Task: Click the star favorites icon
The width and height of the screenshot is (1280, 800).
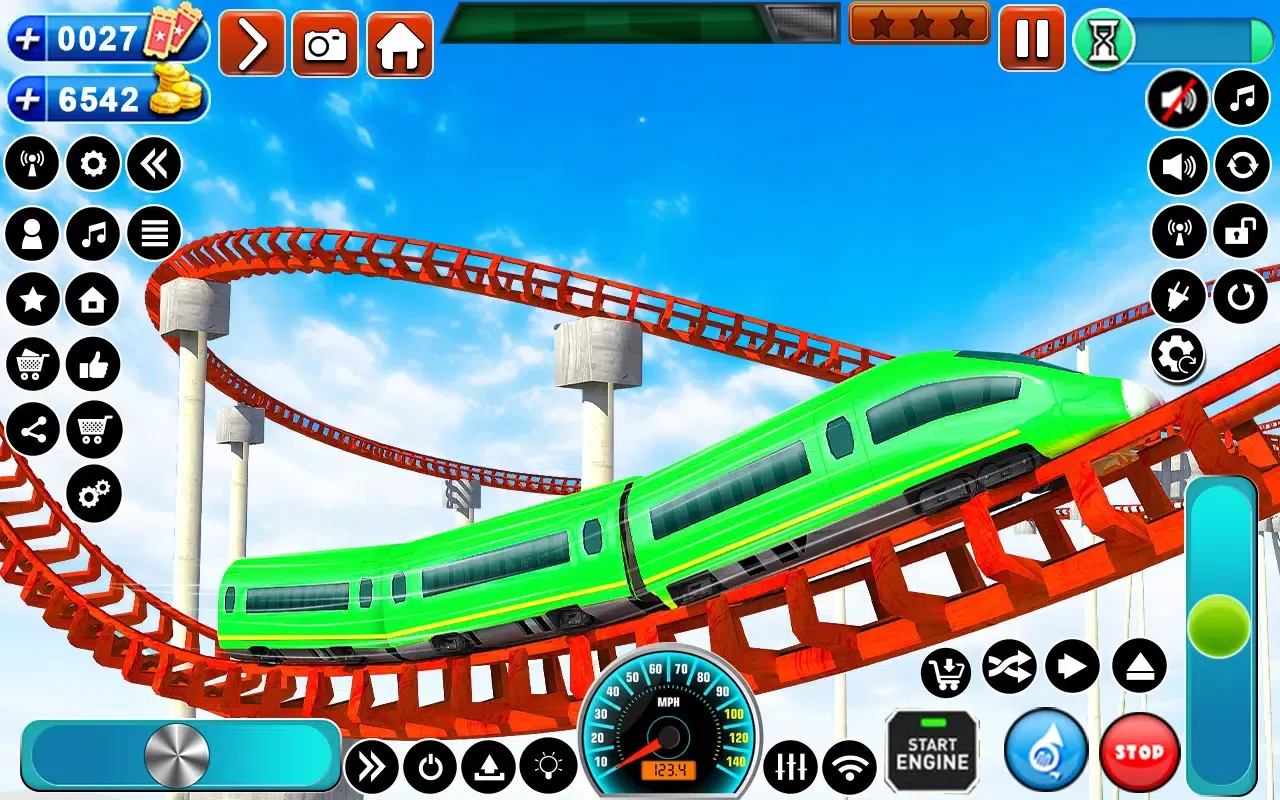Action: click(x=32, y=300)
